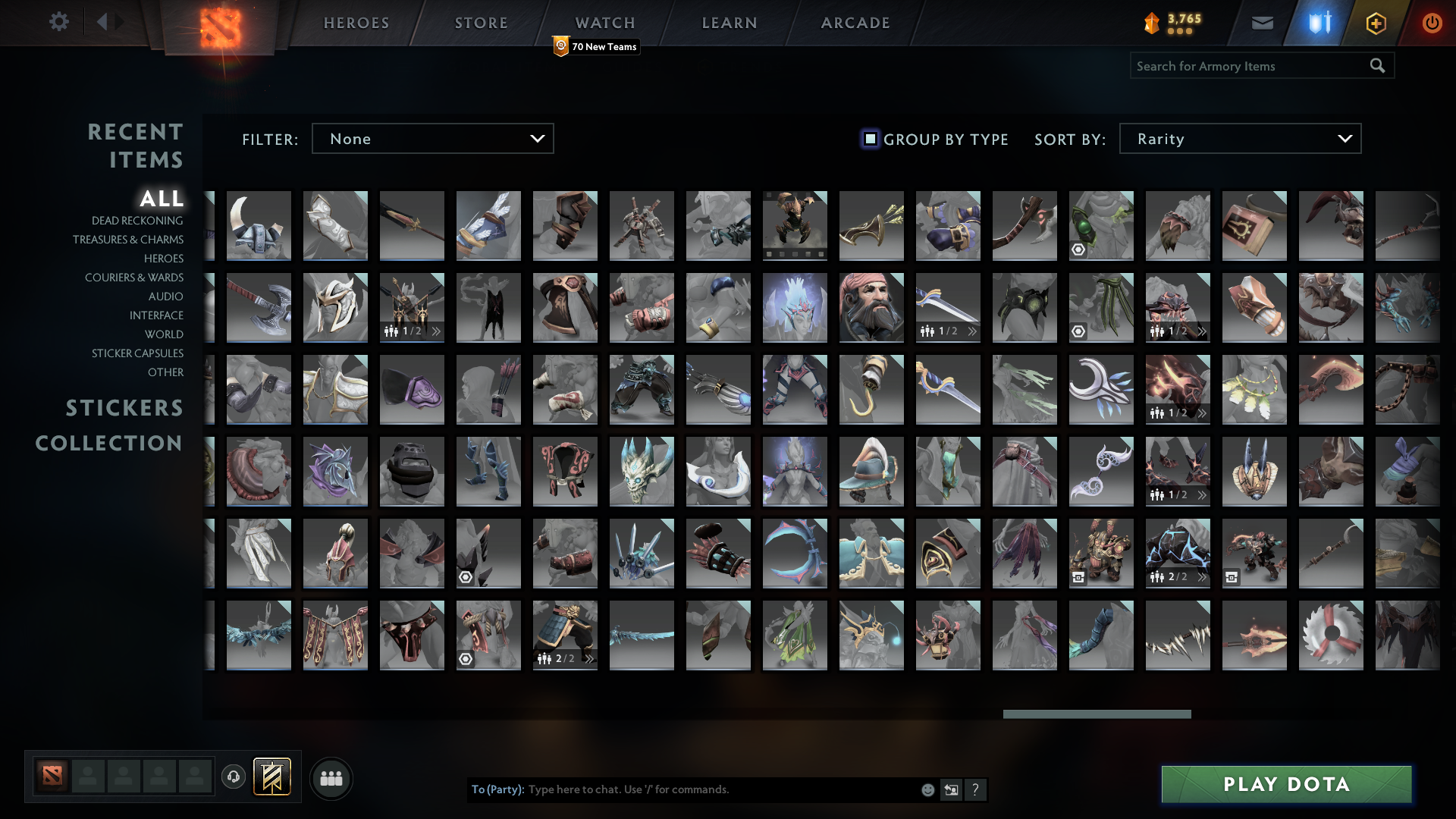1456x819 pixels.
Task: Open the settings gear in the top left
Action: [59, 22]
